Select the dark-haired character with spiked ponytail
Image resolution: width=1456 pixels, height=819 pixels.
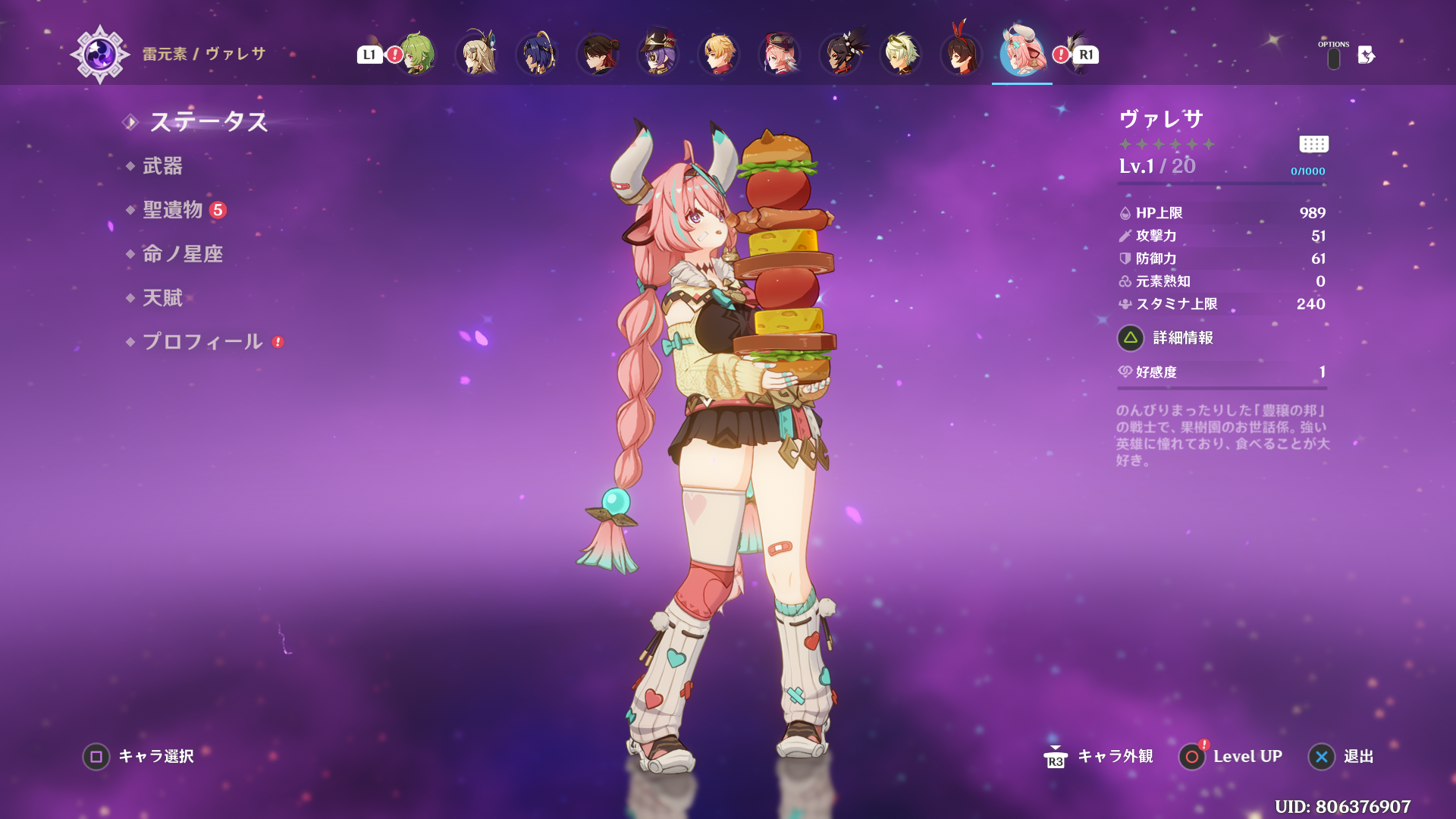[840, 55]
